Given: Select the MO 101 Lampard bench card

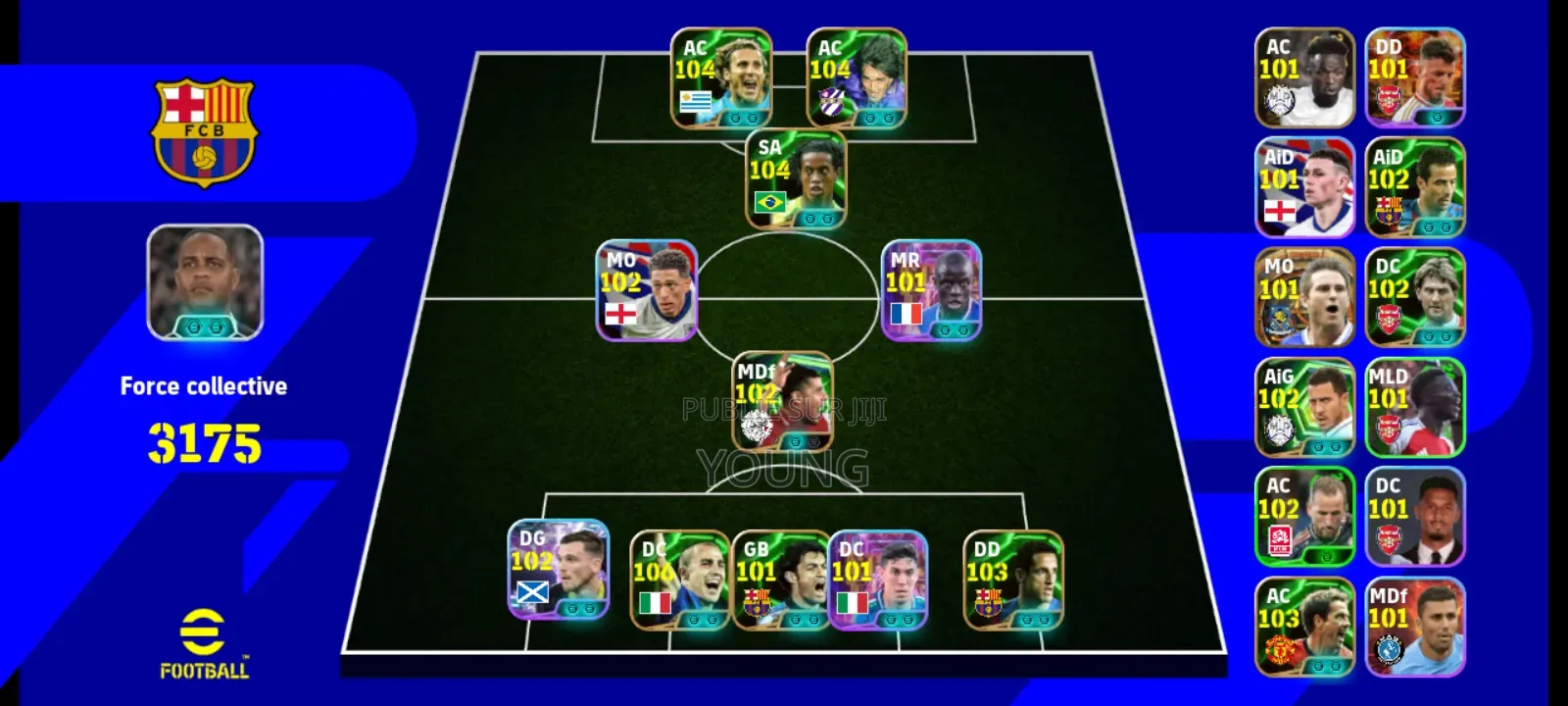Looking at the screenshot, I should coord(1305,298).
